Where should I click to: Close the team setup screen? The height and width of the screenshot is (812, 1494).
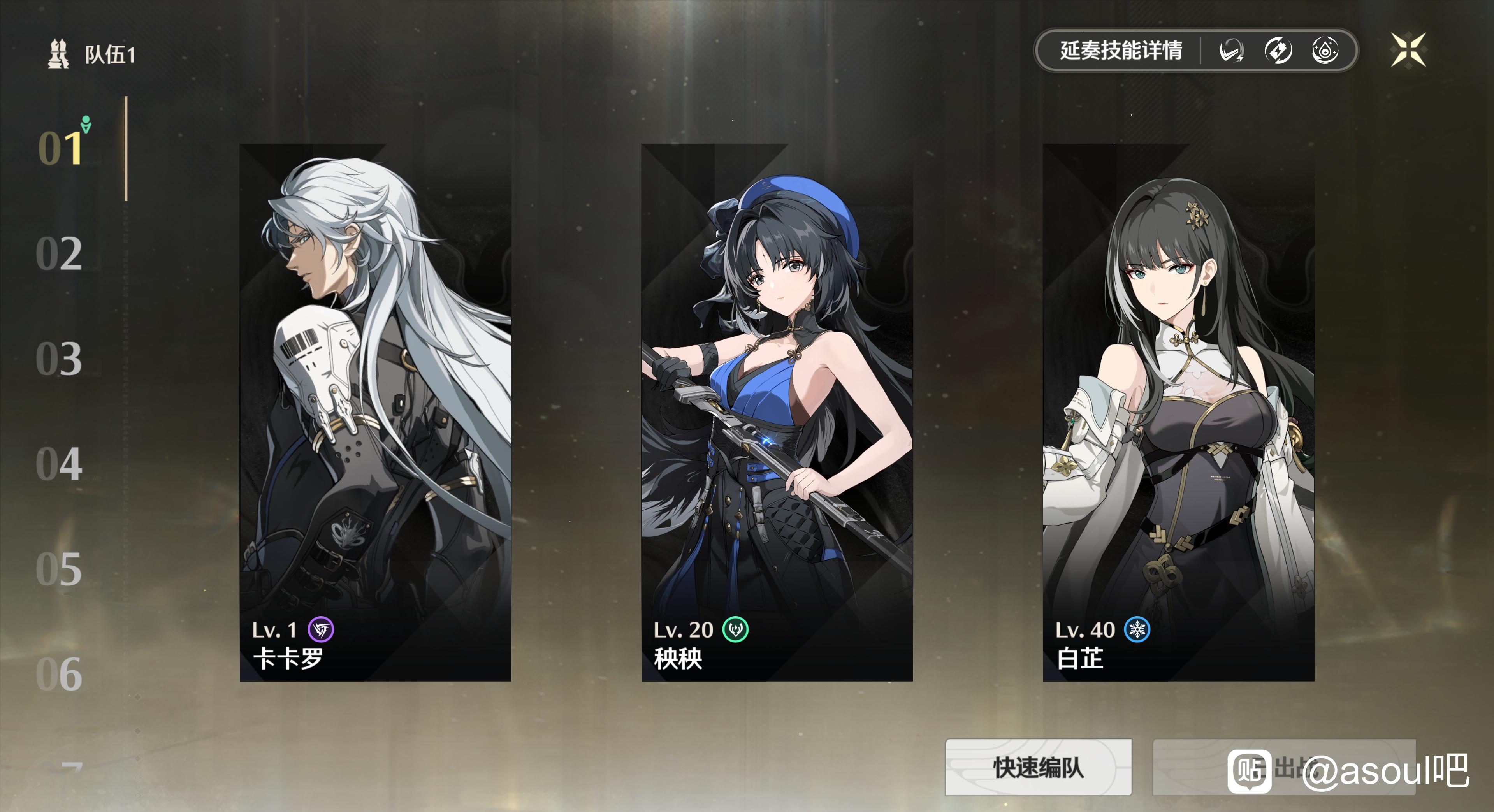[1408, 50]
